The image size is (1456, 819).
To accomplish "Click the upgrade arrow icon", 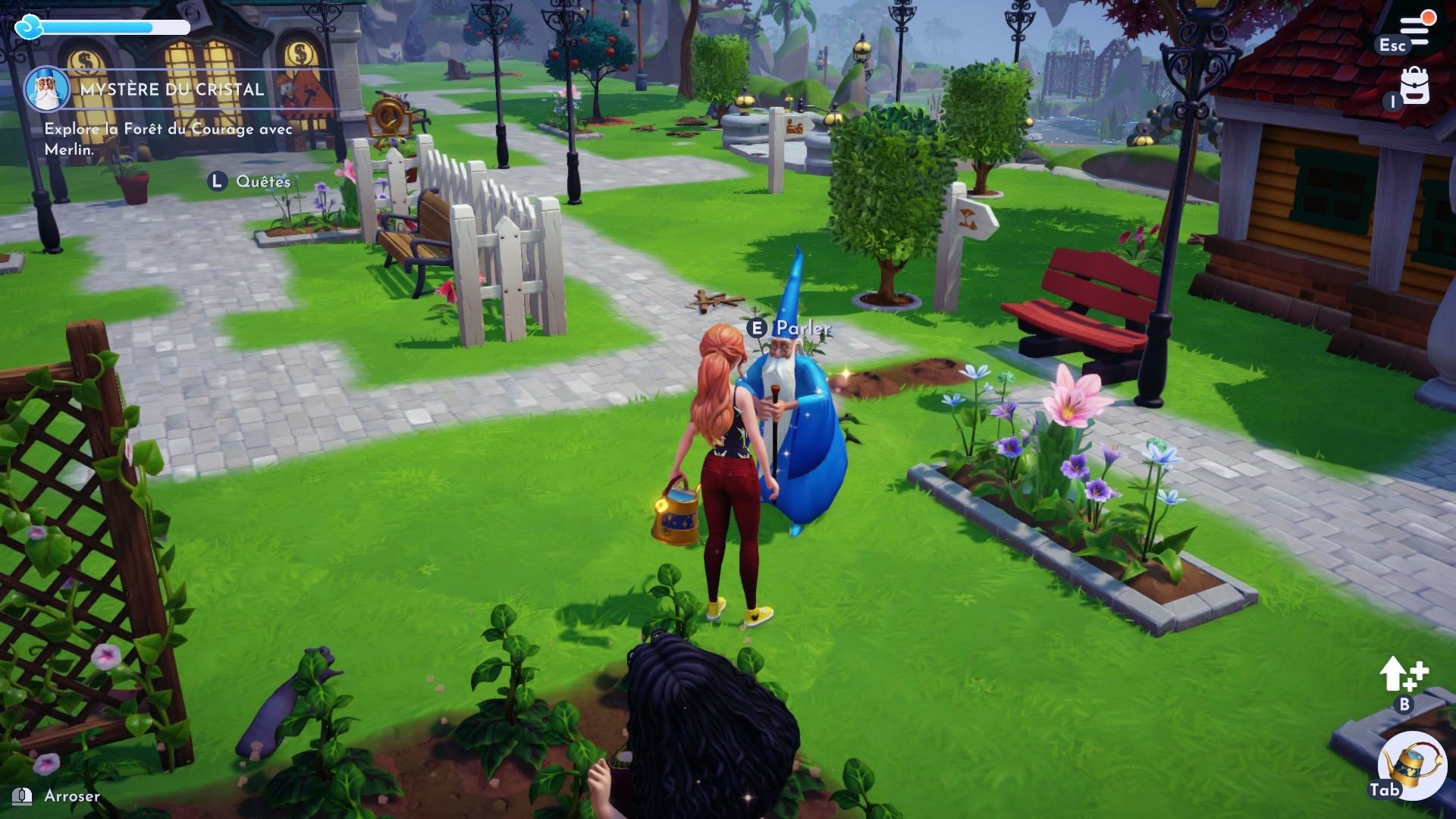I will [x=1403, y=673].
